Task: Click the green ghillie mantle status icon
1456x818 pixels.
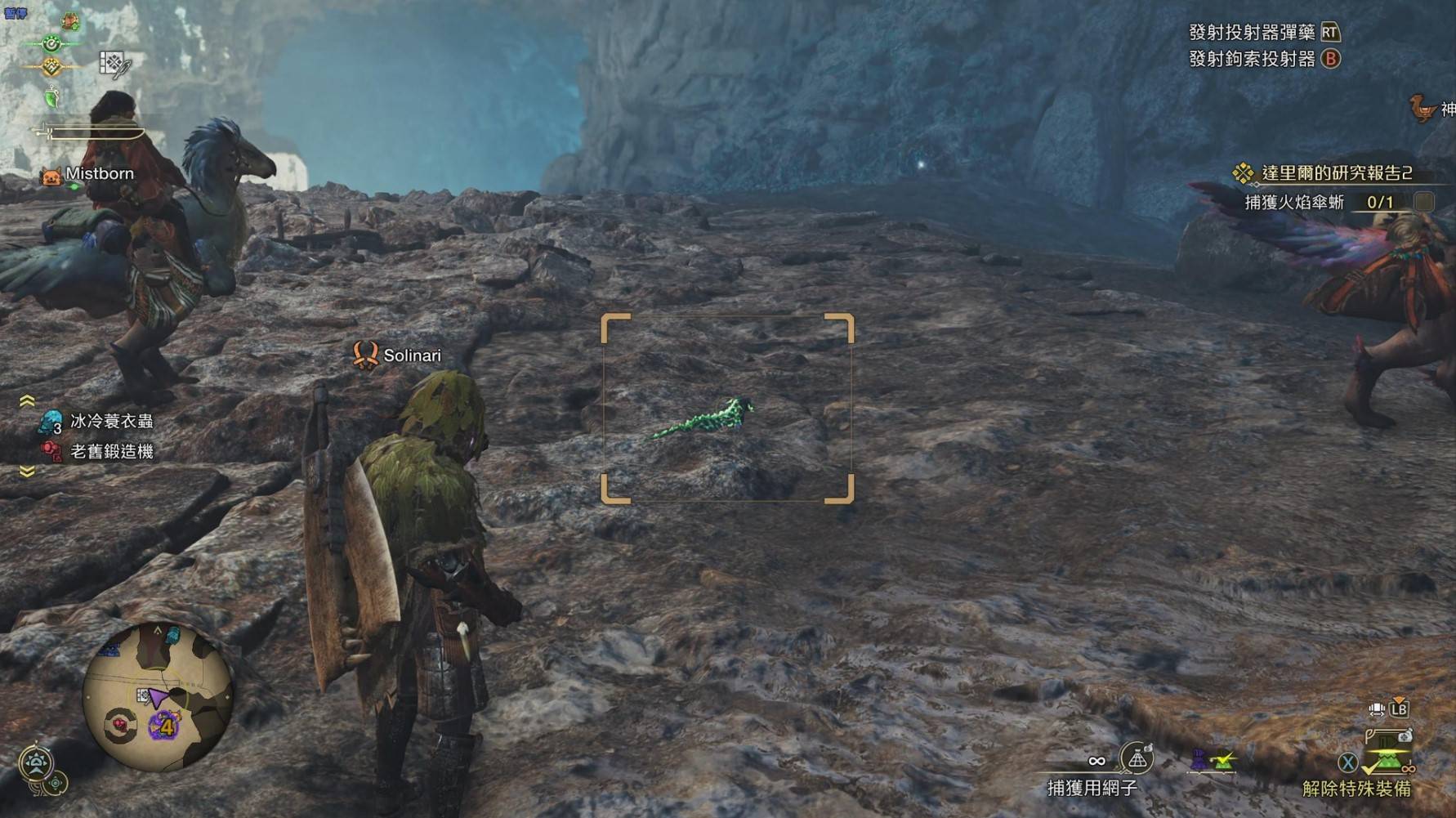Action: pos(51,99)
